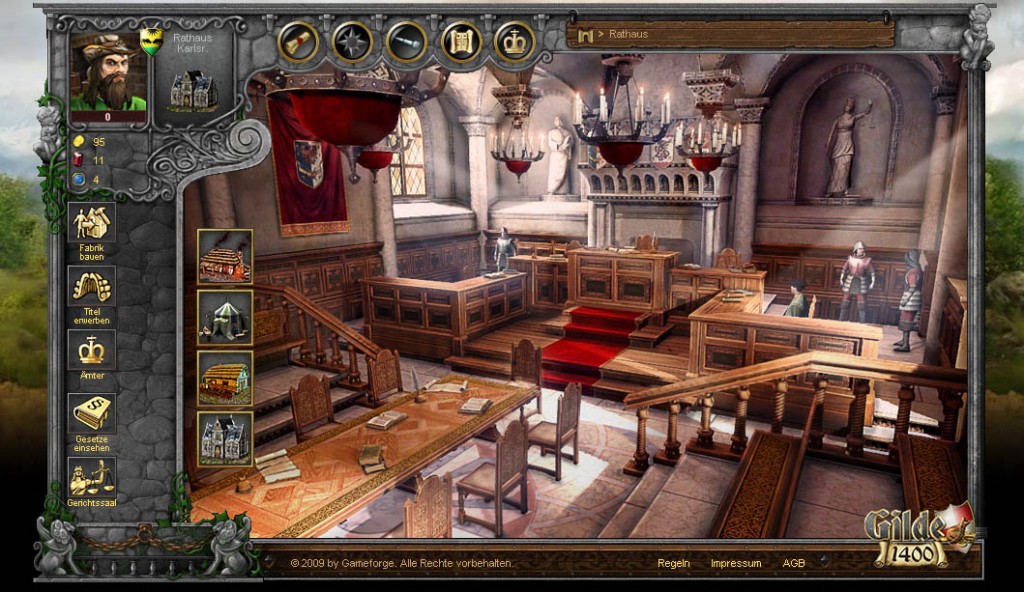Select the spyglass icon in top bar
Screen dimensions: 1024x592
(406, 41)
